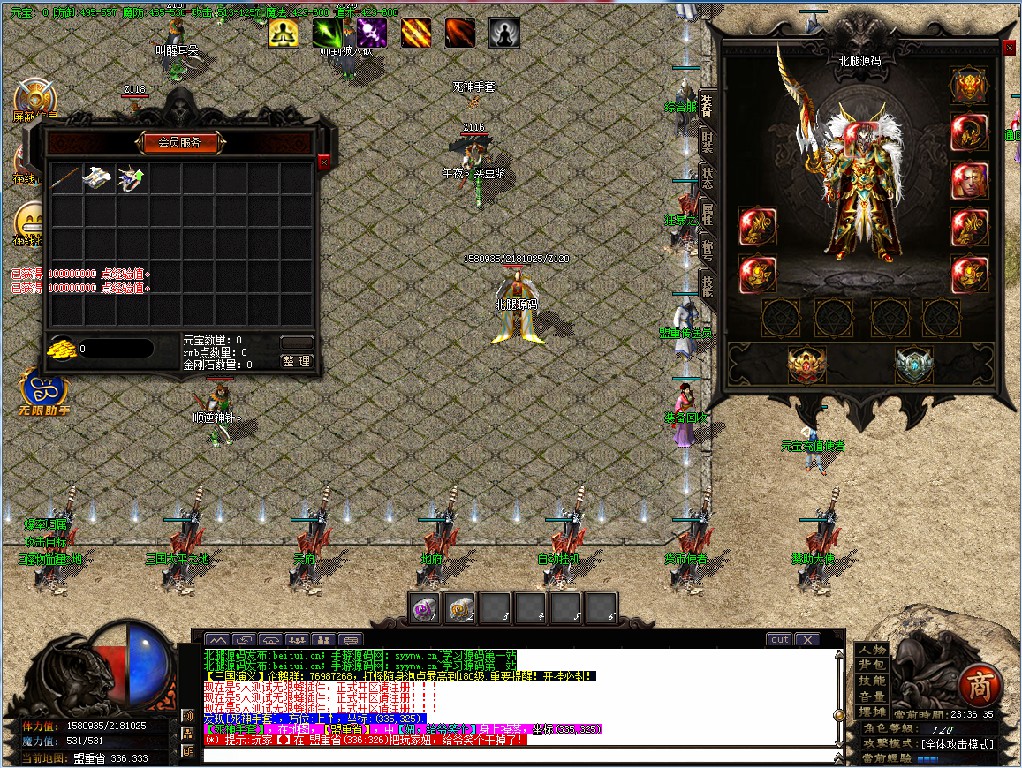
Task: Click the CUT button above the chat
Action: coord(779,639)
